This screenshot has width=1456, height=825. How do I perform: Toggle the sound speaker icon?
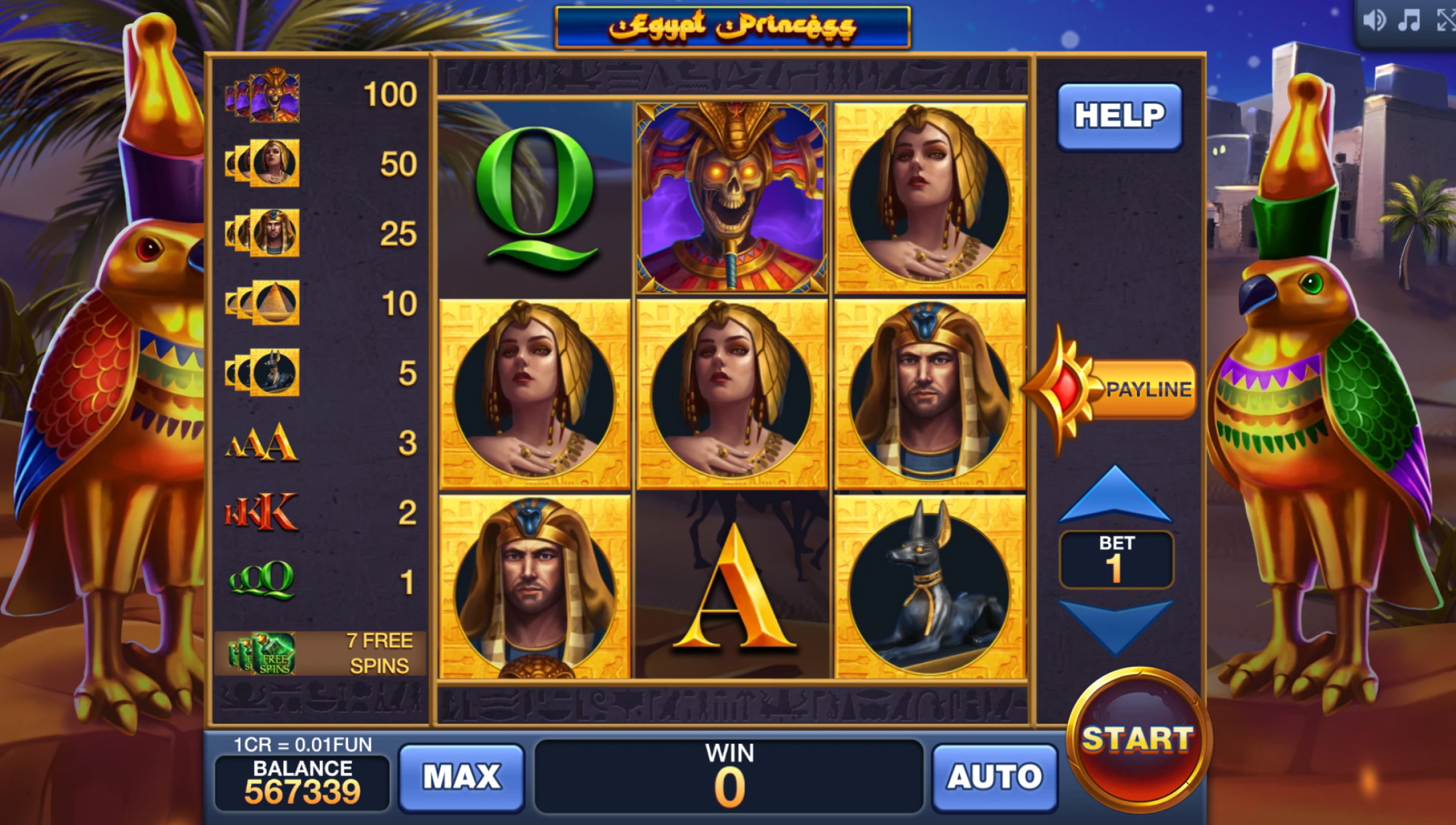pos(1374,21)
